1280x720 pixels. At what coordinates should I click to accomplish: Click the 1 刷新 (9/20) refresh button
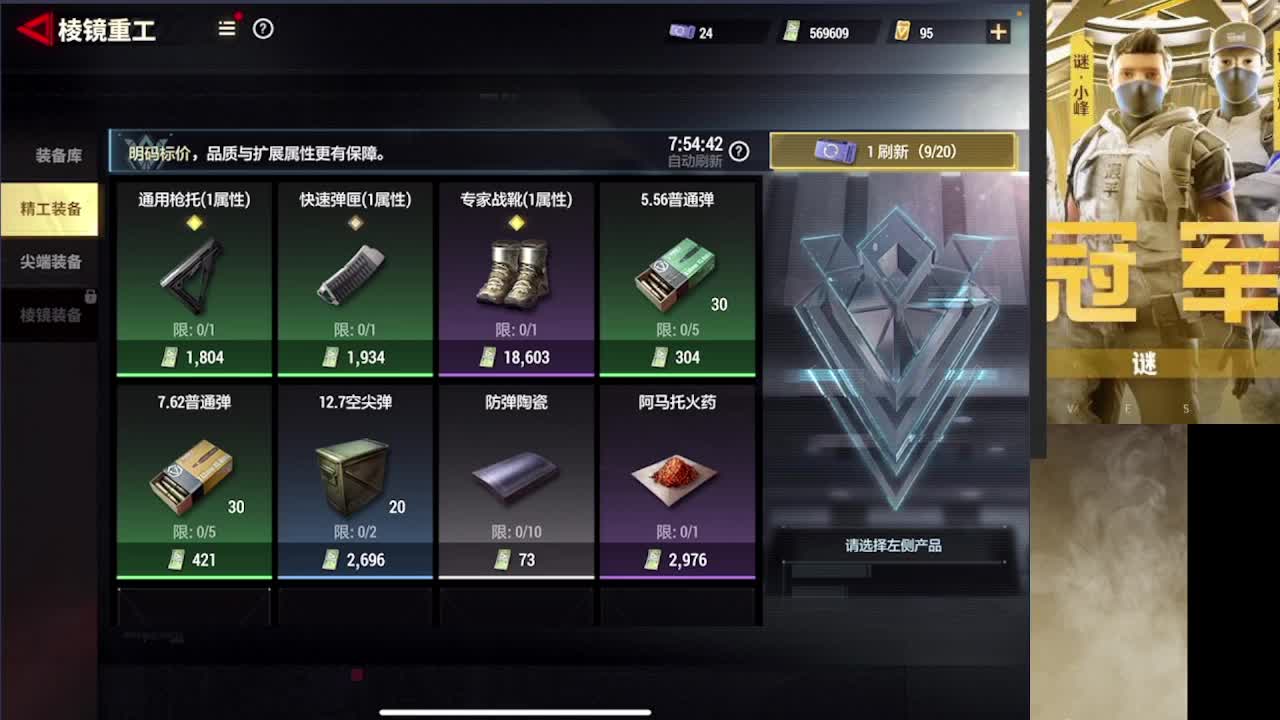(895, 151)
